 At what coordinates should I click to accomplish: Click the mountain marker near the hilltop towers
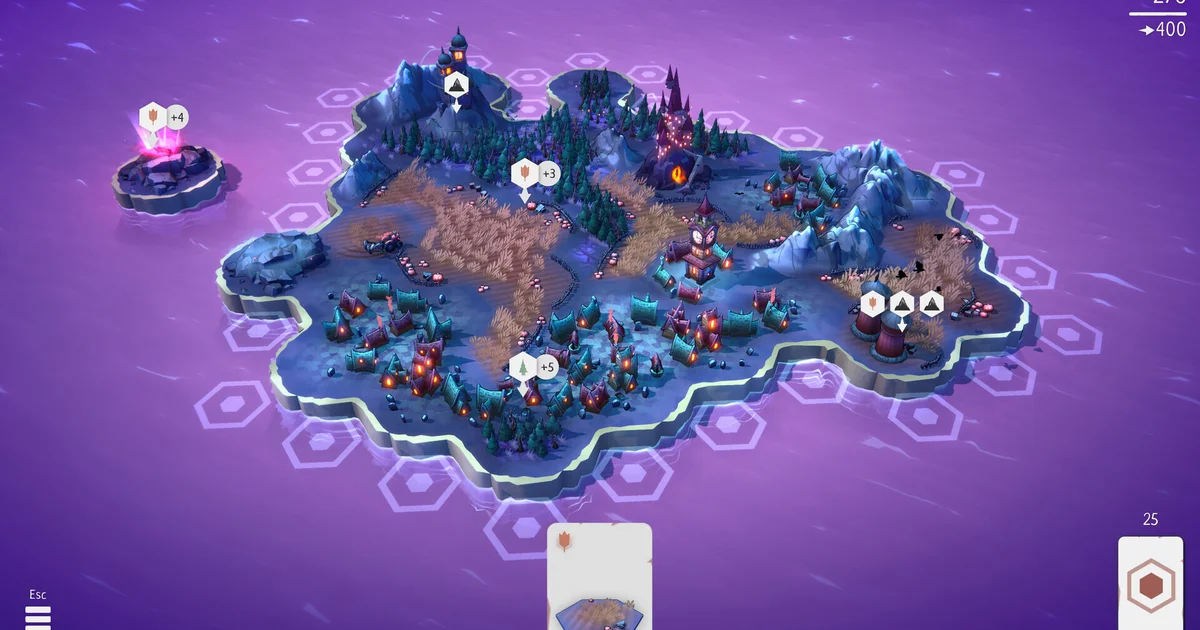[456, 86]
